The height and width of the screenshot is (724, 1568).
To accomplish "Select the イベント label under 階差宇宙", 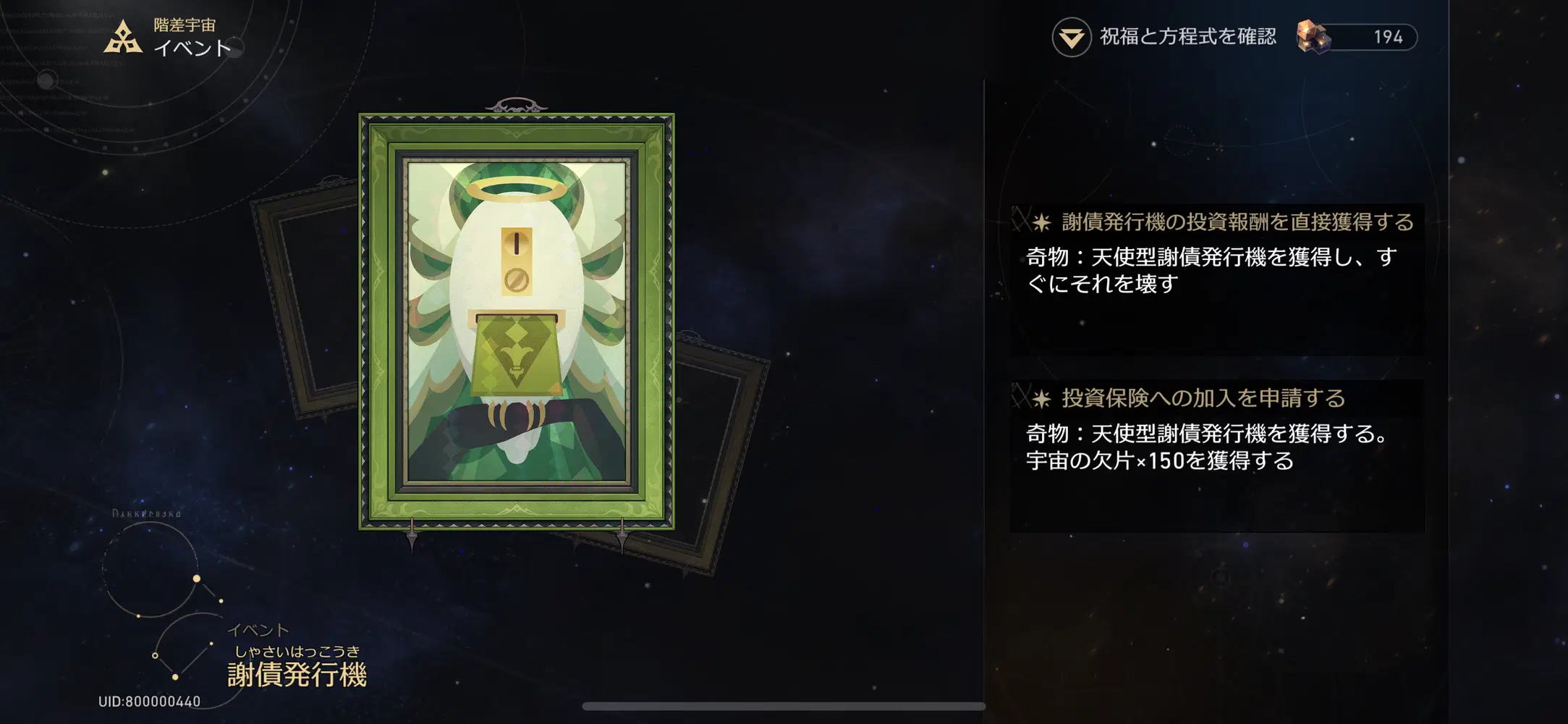I will point(192,49).
